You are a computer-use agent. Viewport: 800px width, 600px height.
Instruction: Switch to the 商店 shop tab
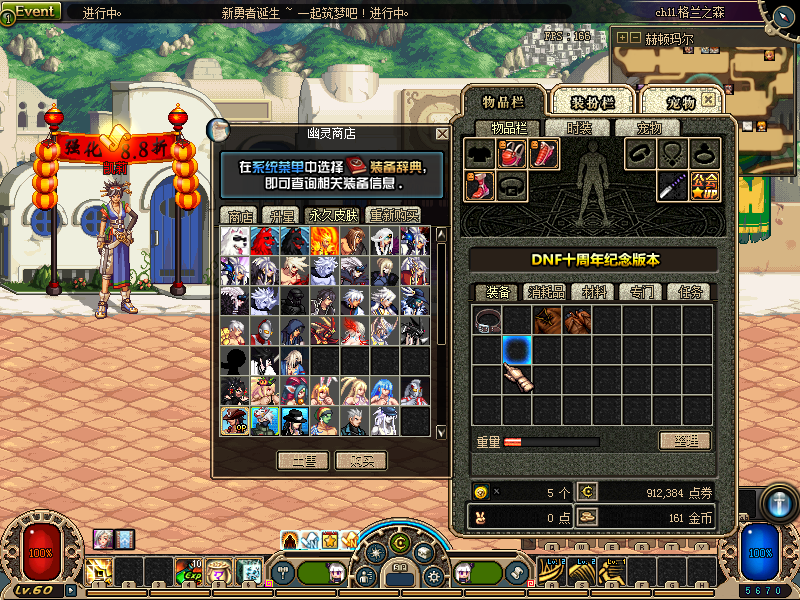[x=240, y=215]
